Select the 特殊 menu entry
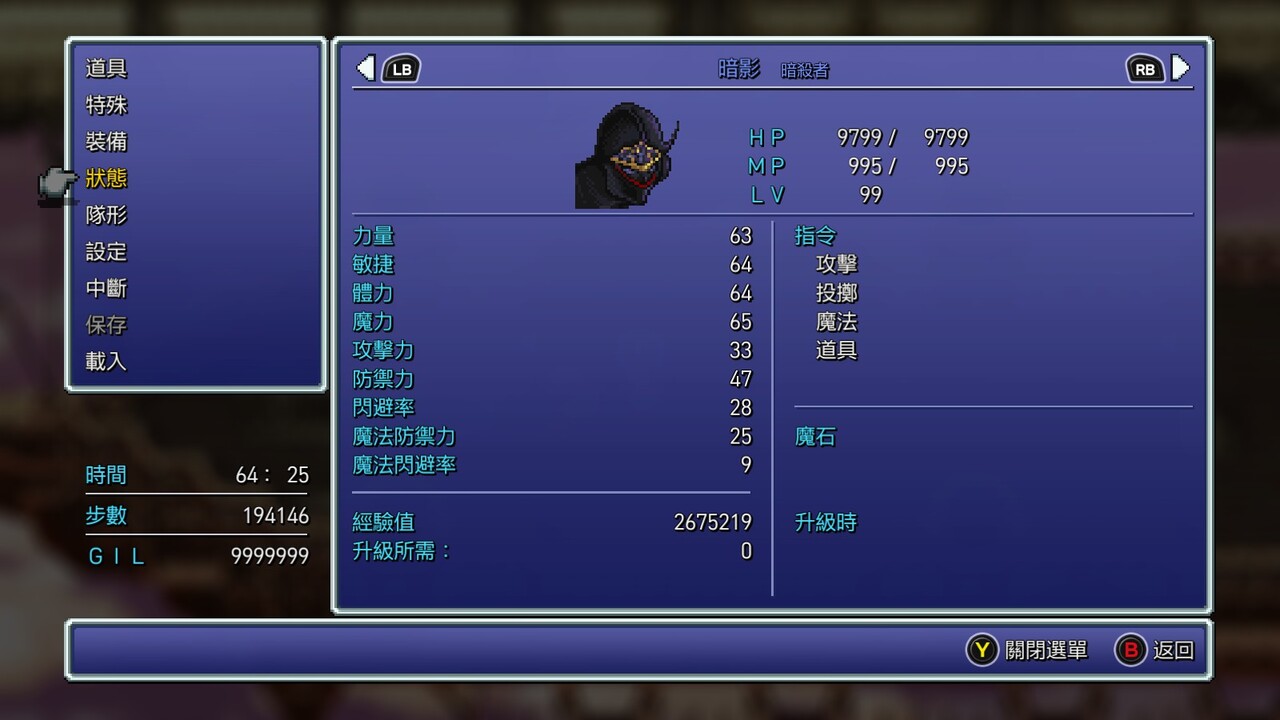Screen dimensions: 1280x720 tap(106, 105)
